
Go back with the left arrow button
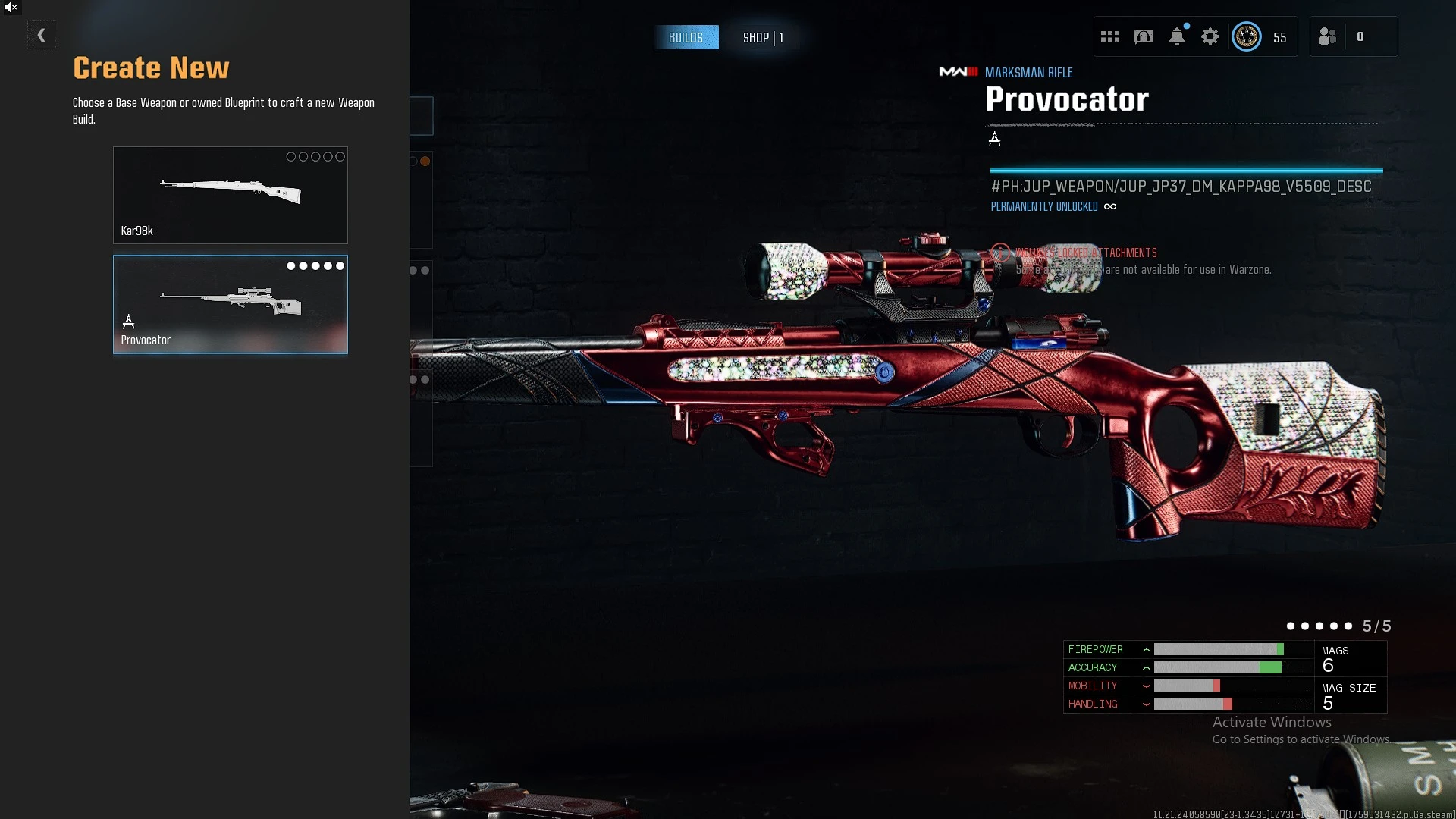click(x=41, y=35)
